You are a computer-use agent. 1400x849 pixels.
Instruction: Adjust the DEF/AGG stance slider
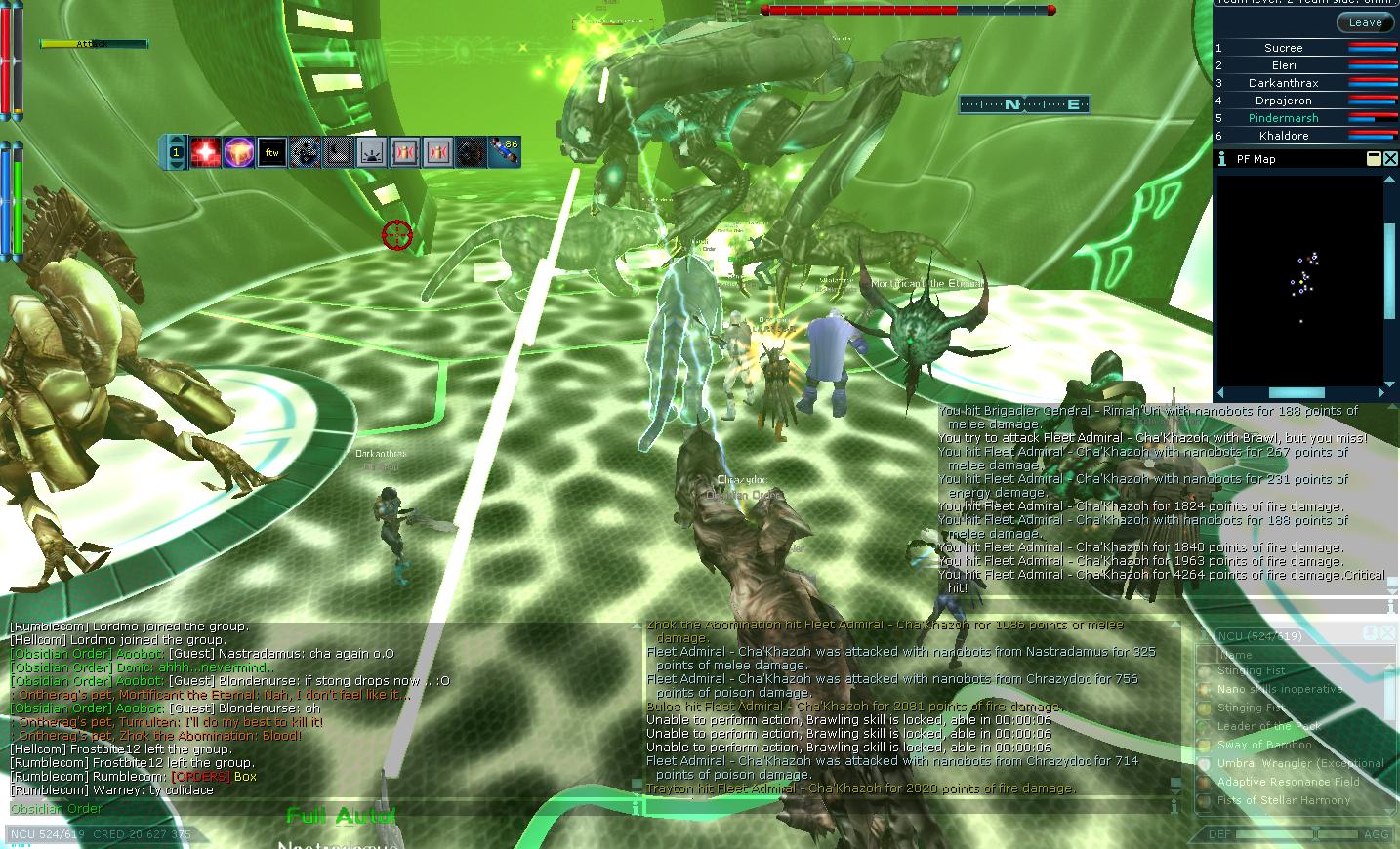[x=1315, y=834]
